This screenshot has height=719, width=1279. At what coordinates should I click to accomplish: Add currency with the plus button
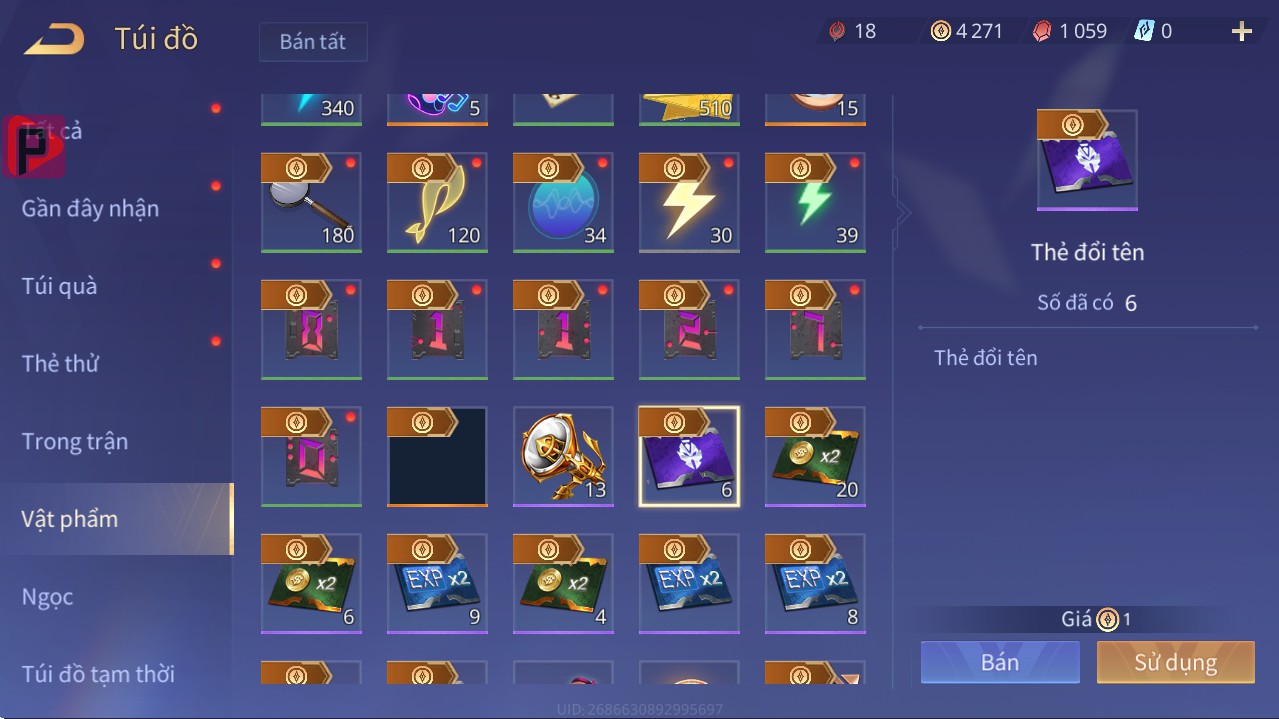point(1241,32)
